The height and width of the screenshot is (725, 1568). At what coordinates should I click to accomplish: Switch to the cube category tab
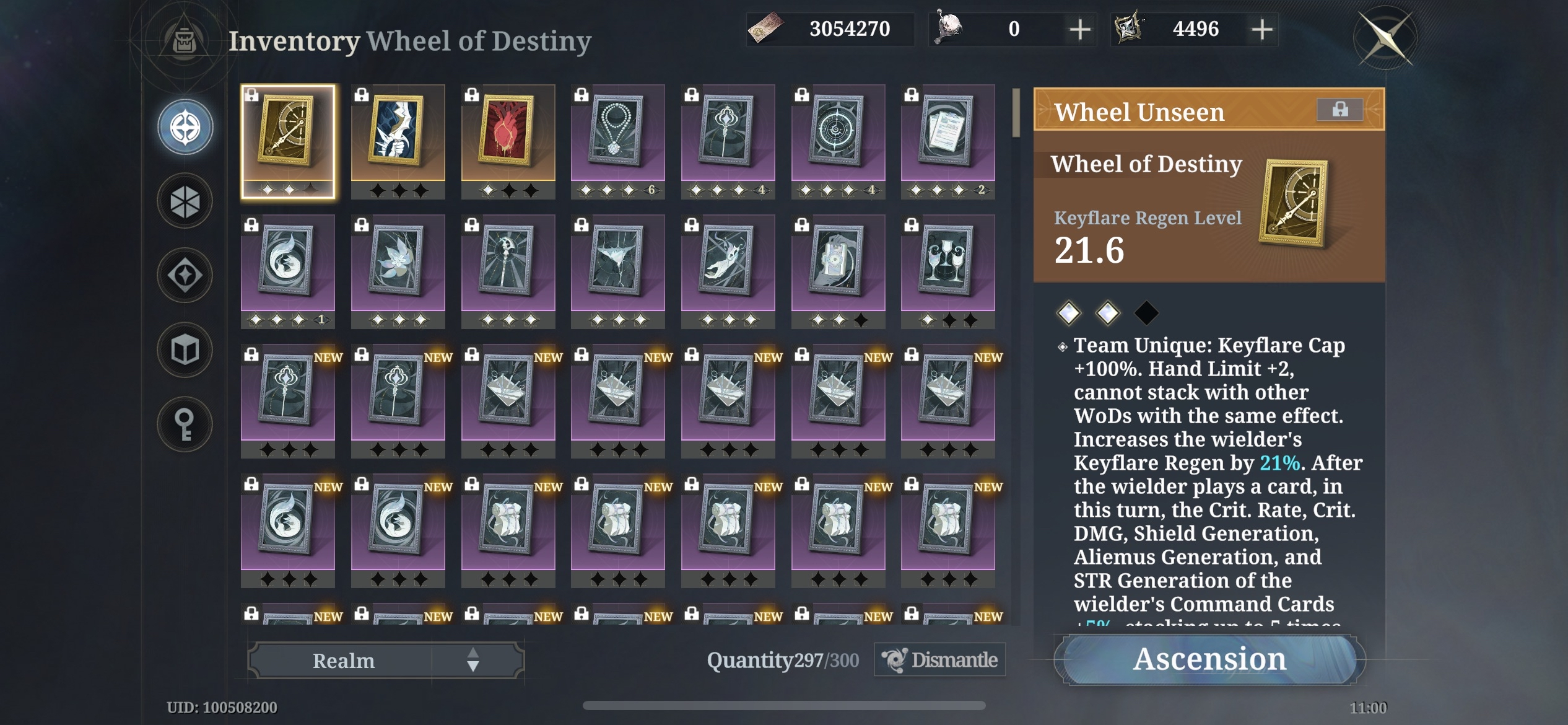[185, 350]
